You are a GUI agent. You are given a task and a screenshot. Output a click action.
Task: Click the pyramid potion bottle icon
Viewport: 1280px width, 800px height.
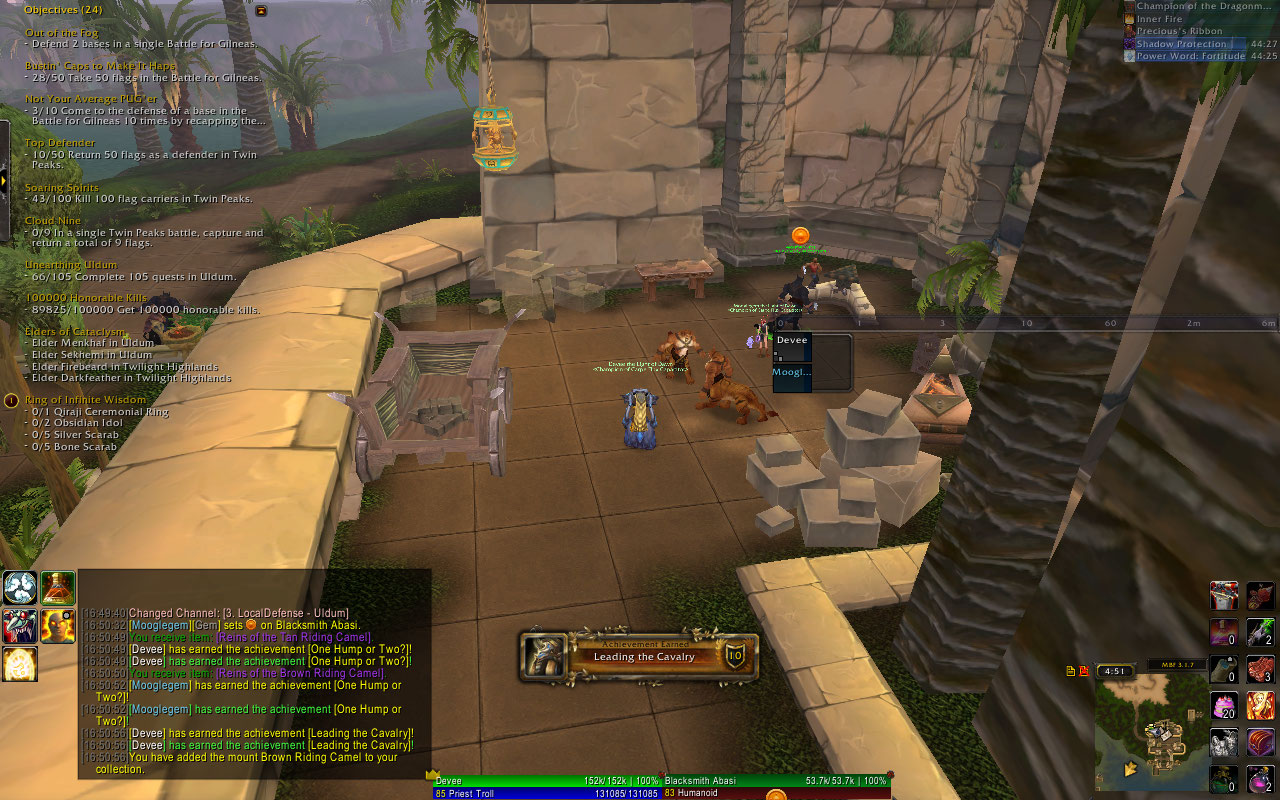click(x=58, y=588)
